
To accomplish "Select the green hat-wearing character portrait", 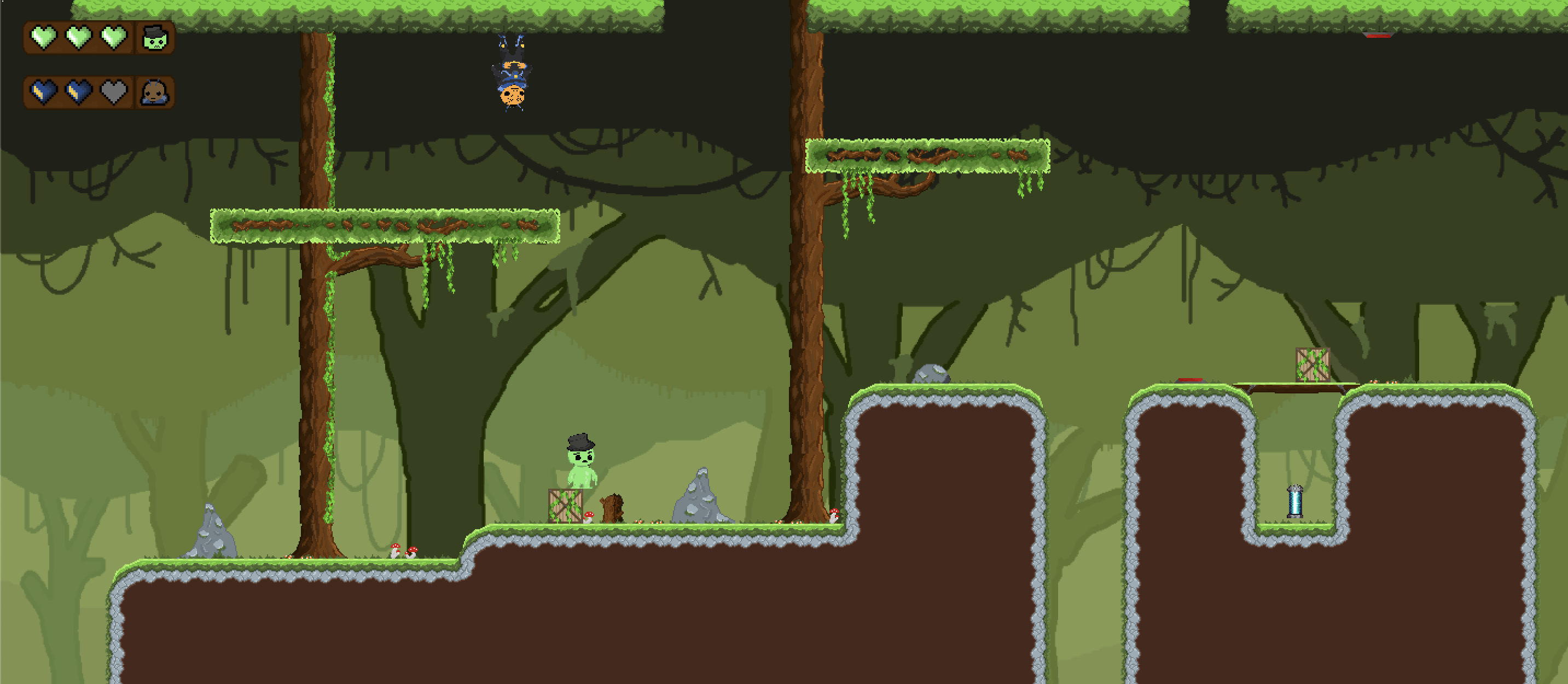I will click(x=155, y=38).
